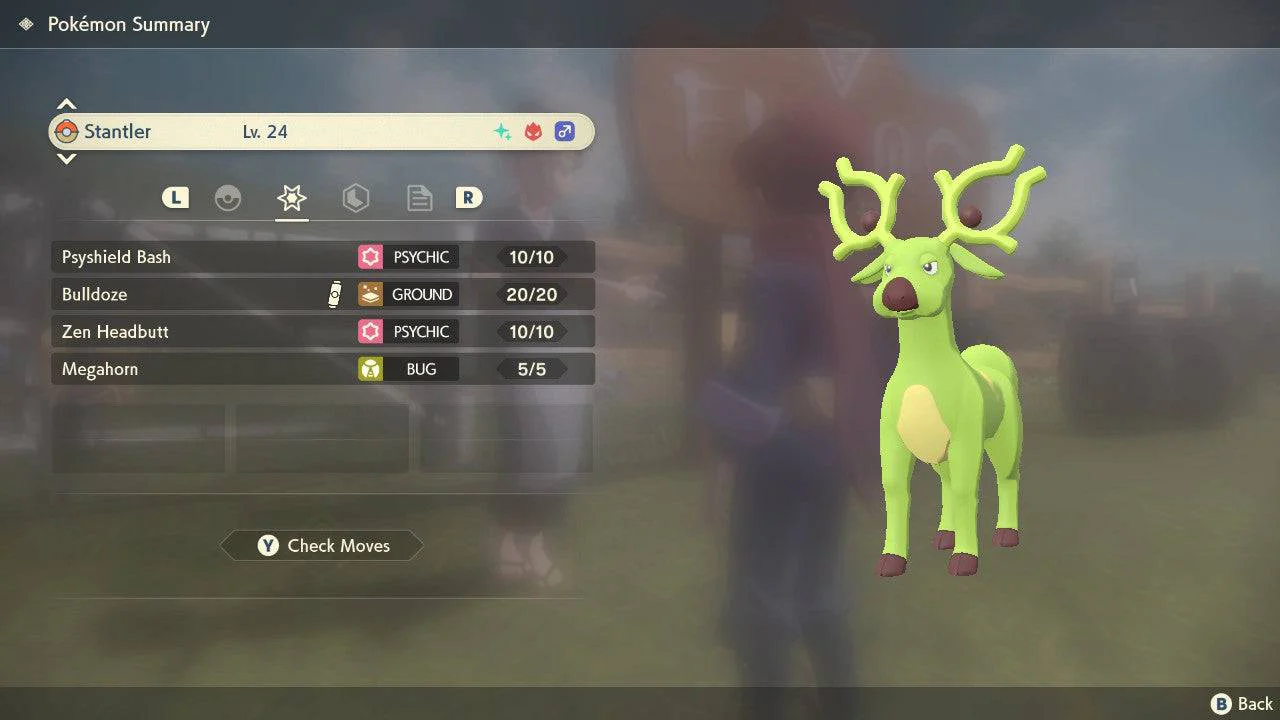The height and width of the screenshot is (720, 1280).
Task: Choose the Bulldoze move row
Action: pos(322,294)
